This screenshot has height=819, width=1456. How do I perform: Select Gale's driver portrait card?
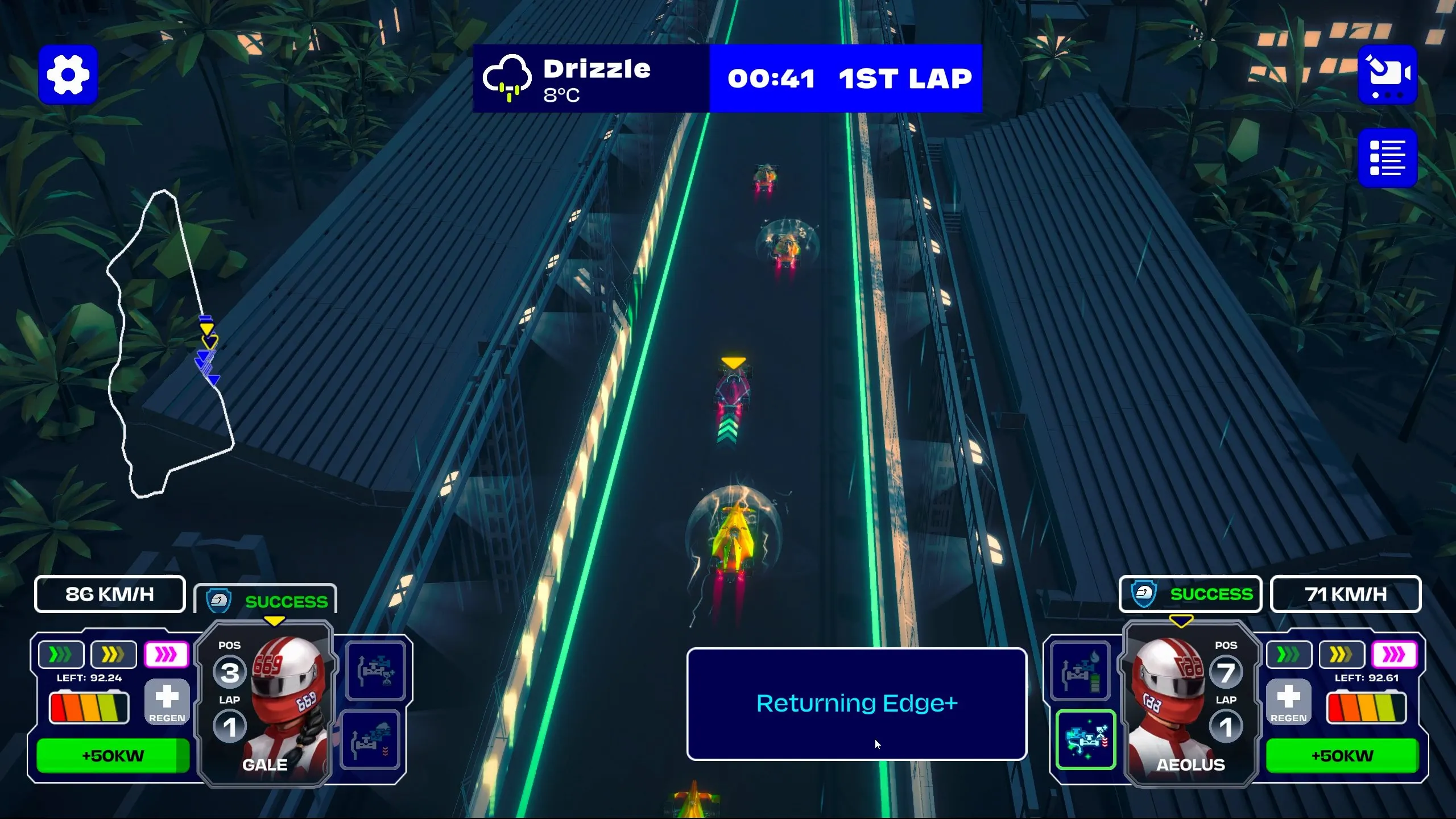[x=266, y=704]
